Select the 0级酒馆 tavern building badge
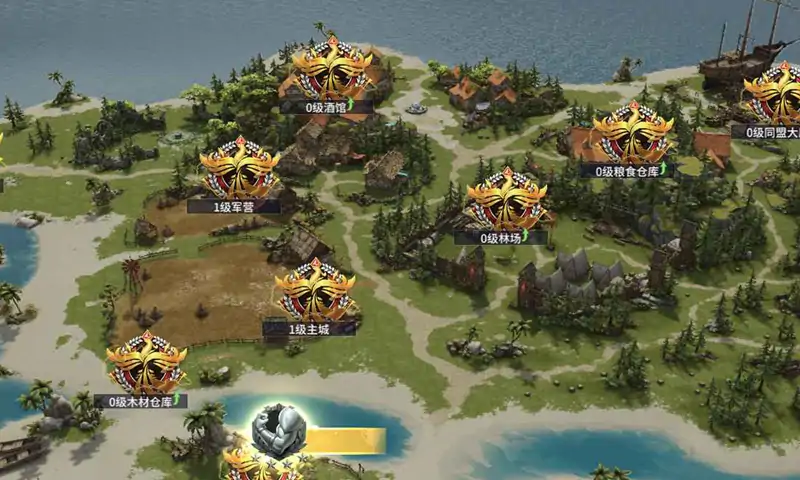 coord(333,71)
